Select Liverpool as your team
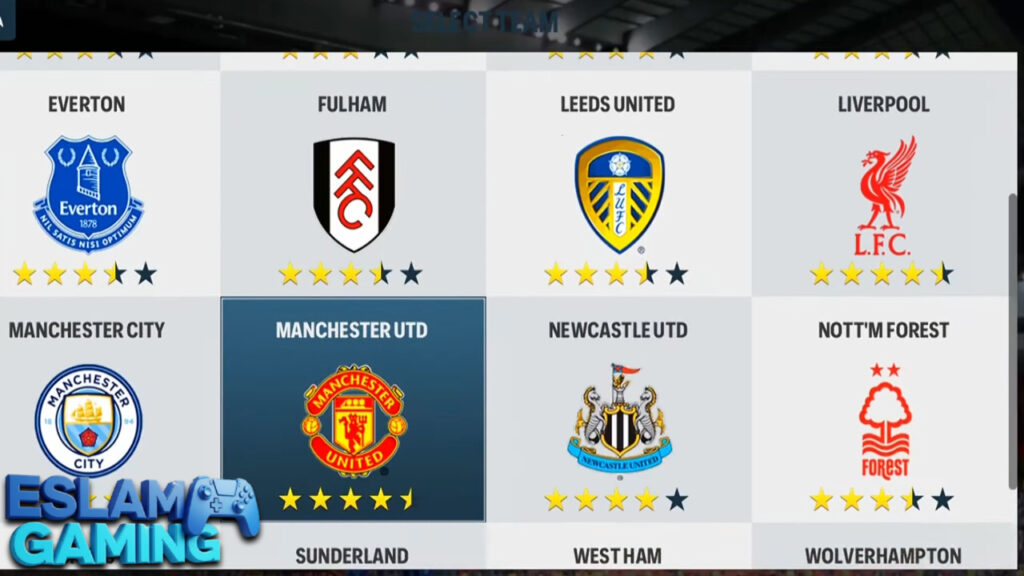 pos(884,185)
